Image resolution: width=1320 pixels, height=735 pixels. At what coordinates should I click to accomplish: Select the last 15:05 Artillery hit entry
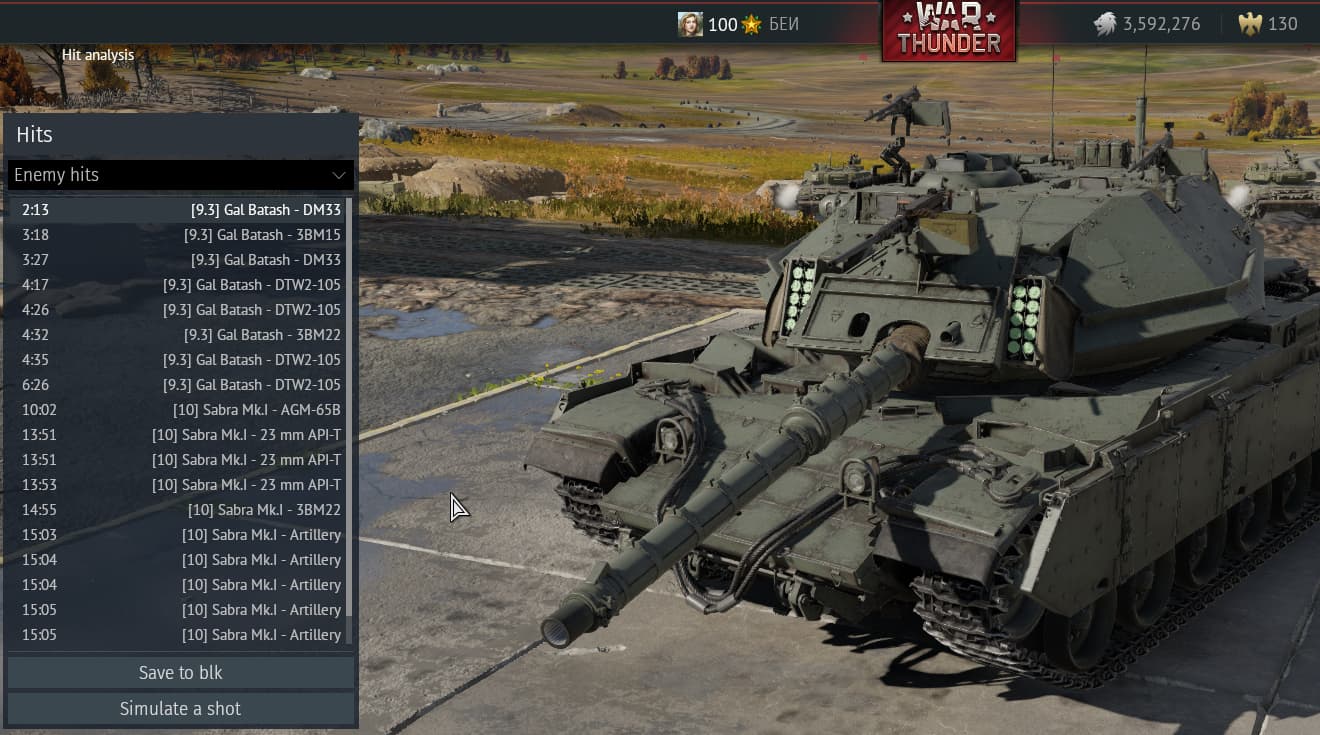[x=180, y=634]
